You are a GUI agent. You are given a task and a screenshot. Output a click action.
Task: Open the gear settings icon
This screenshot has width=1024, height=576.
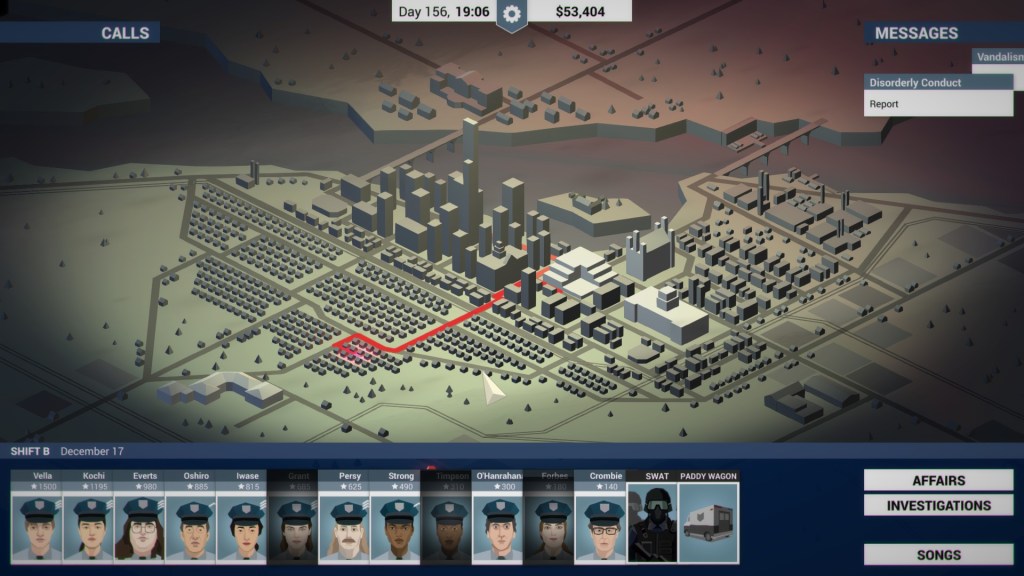pyautogui.click(x=512, y=14)
